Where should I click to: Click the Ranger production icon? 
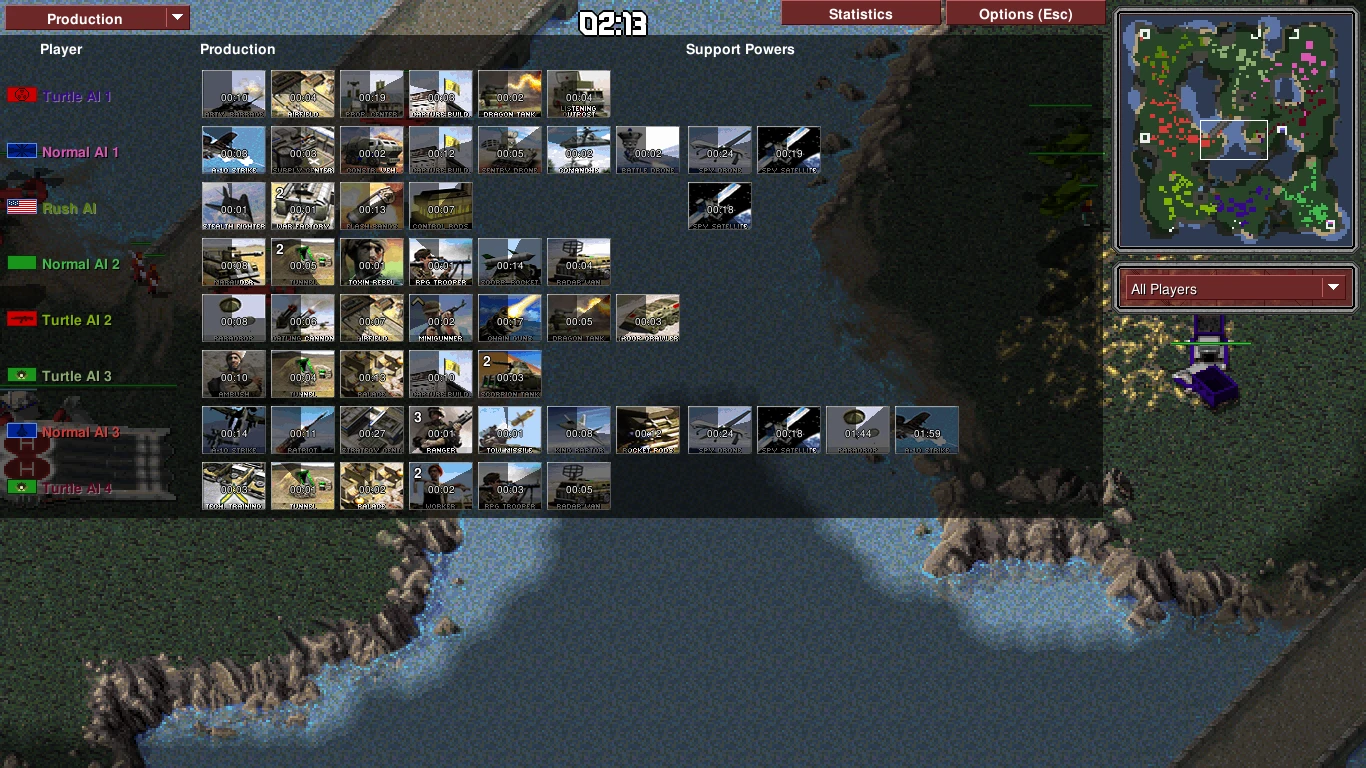point(441,431)
